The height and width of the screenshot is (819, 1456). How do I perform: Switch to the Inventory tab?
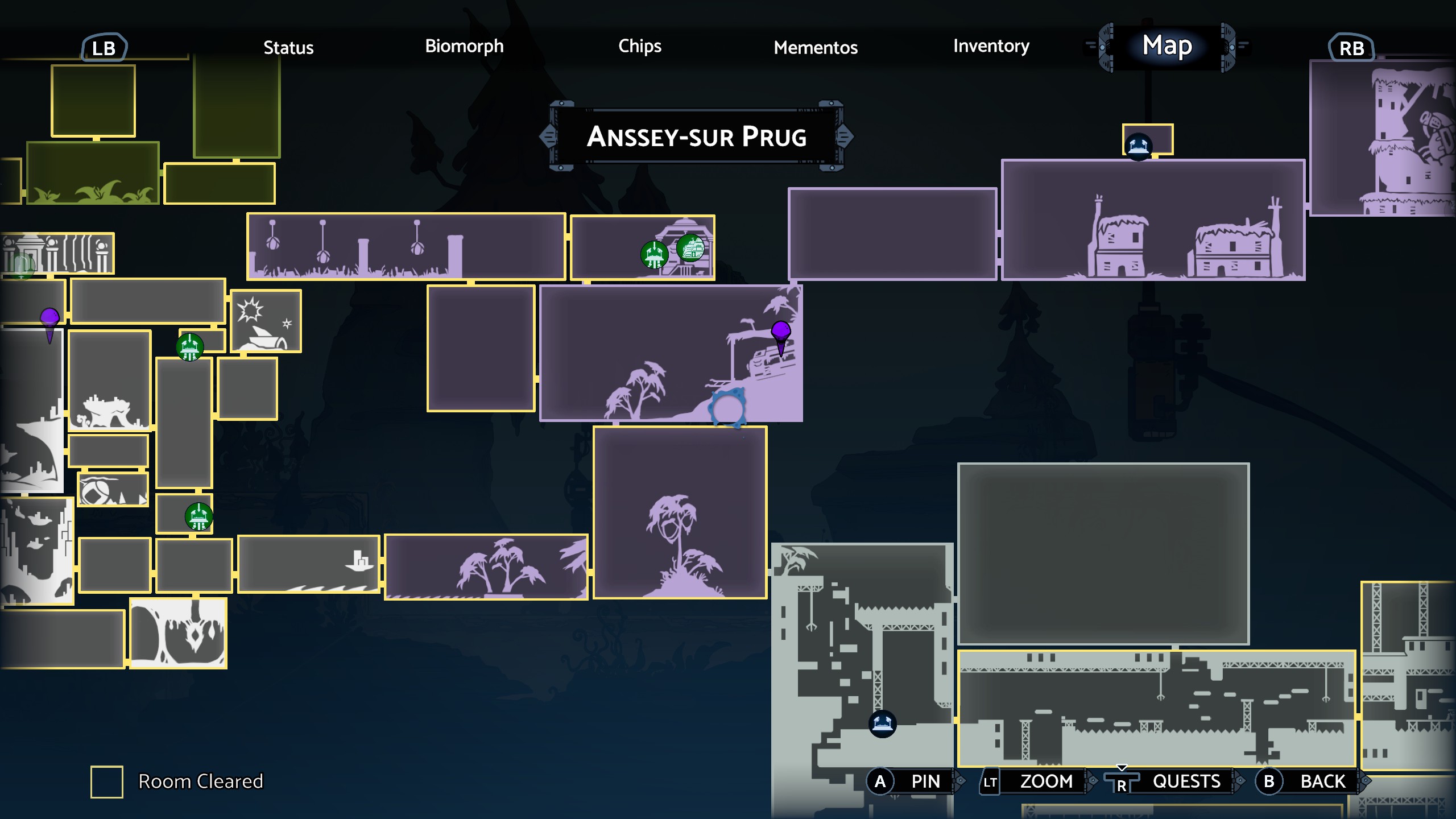pos(991,47)
